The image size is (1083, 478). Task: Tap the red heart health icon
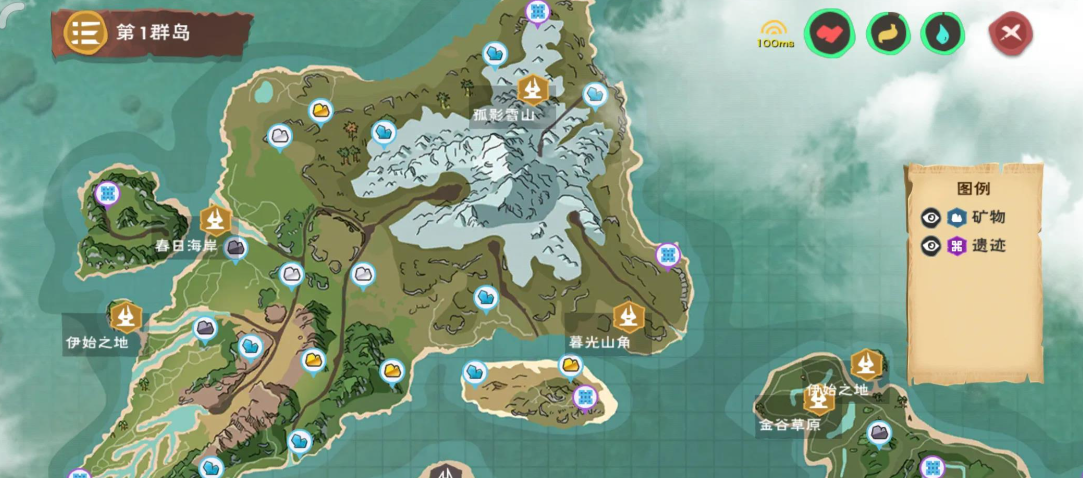pos(830,34)
